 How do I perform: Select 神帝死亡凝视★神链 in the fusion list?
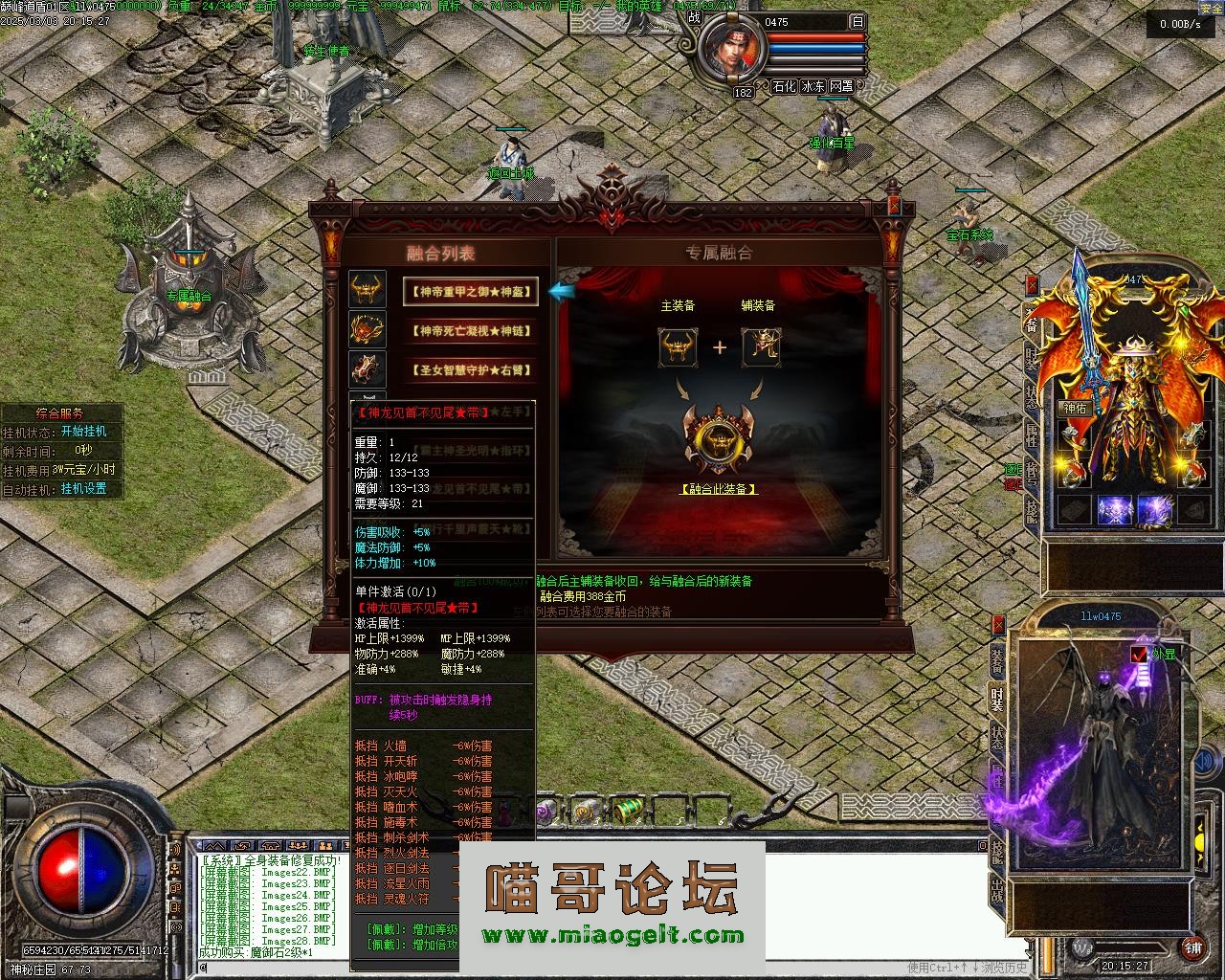(470, 331)
